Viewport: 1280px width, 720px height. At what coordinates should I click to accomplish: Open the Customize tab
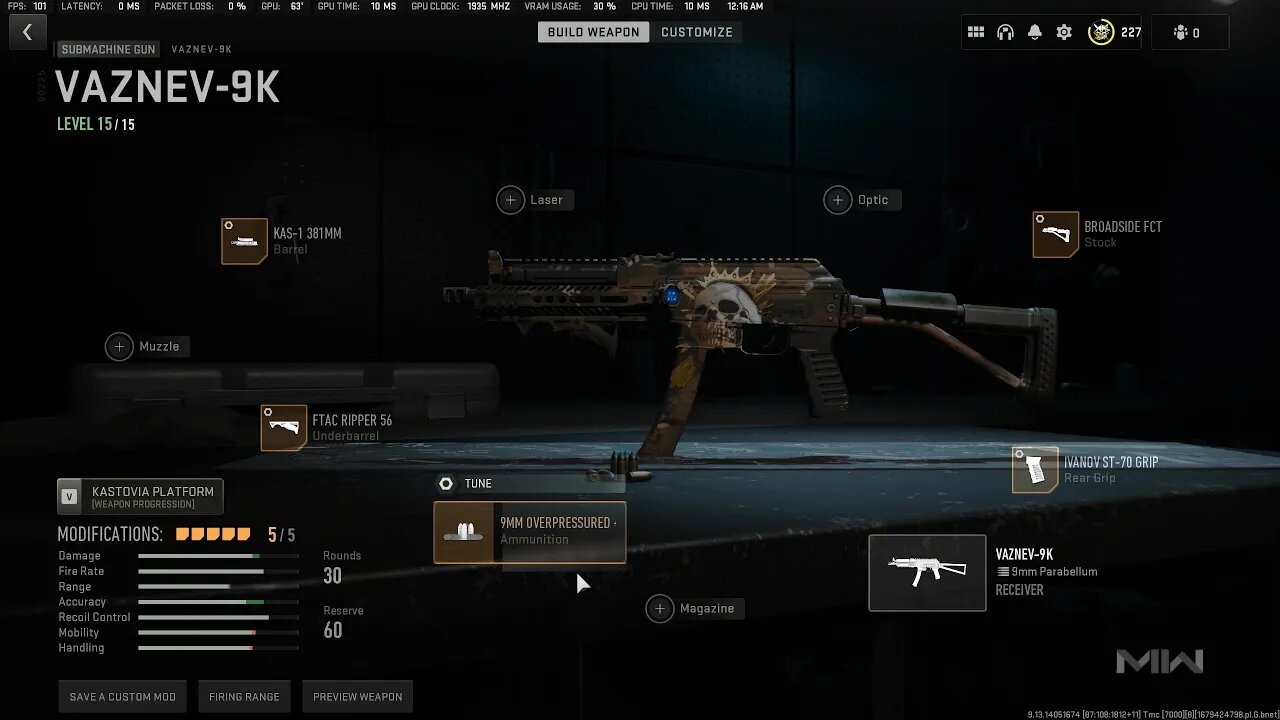click(697, 32)
